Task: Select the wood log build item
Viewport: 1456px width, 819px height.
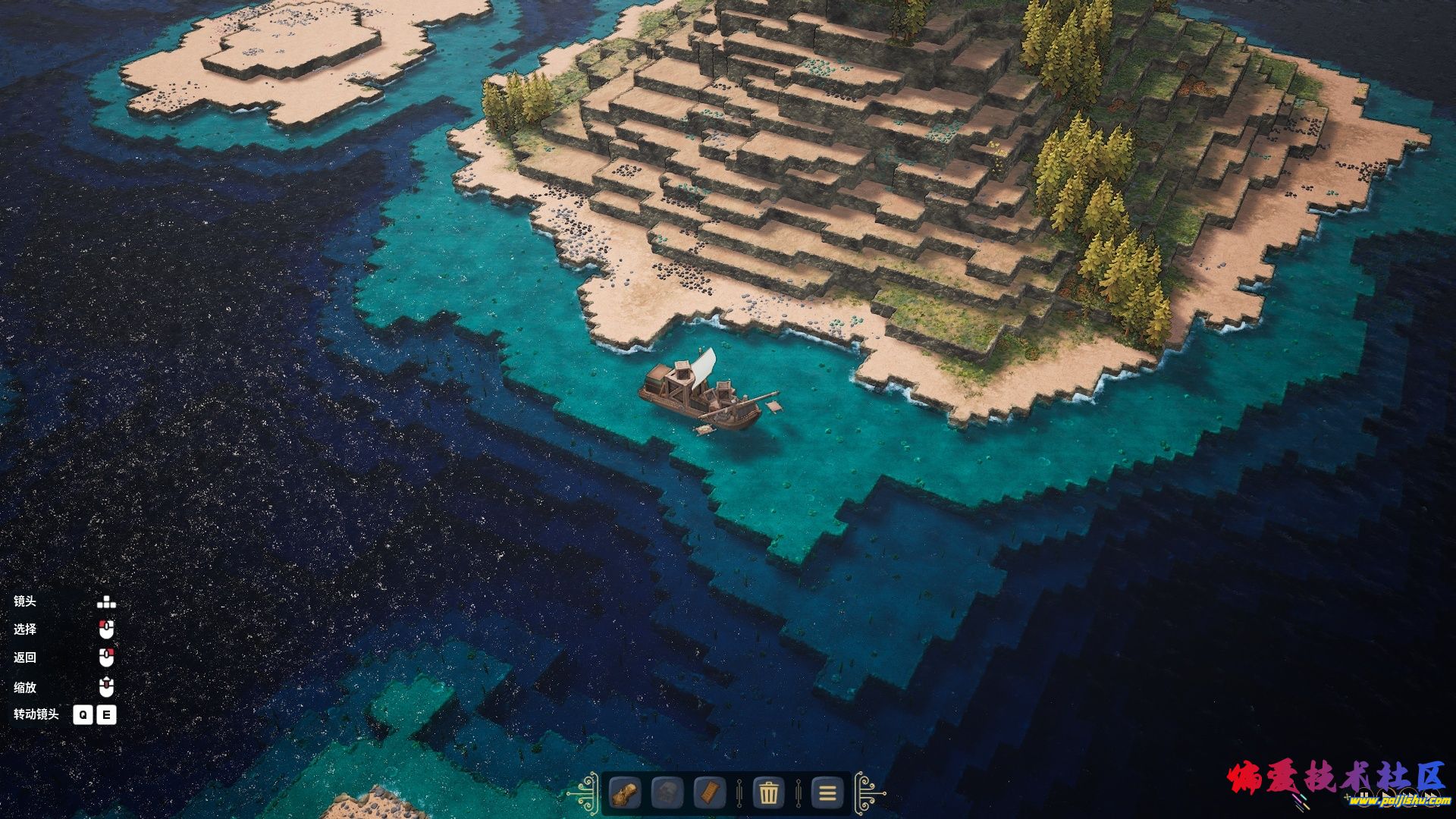Action: tap(625, 794)
